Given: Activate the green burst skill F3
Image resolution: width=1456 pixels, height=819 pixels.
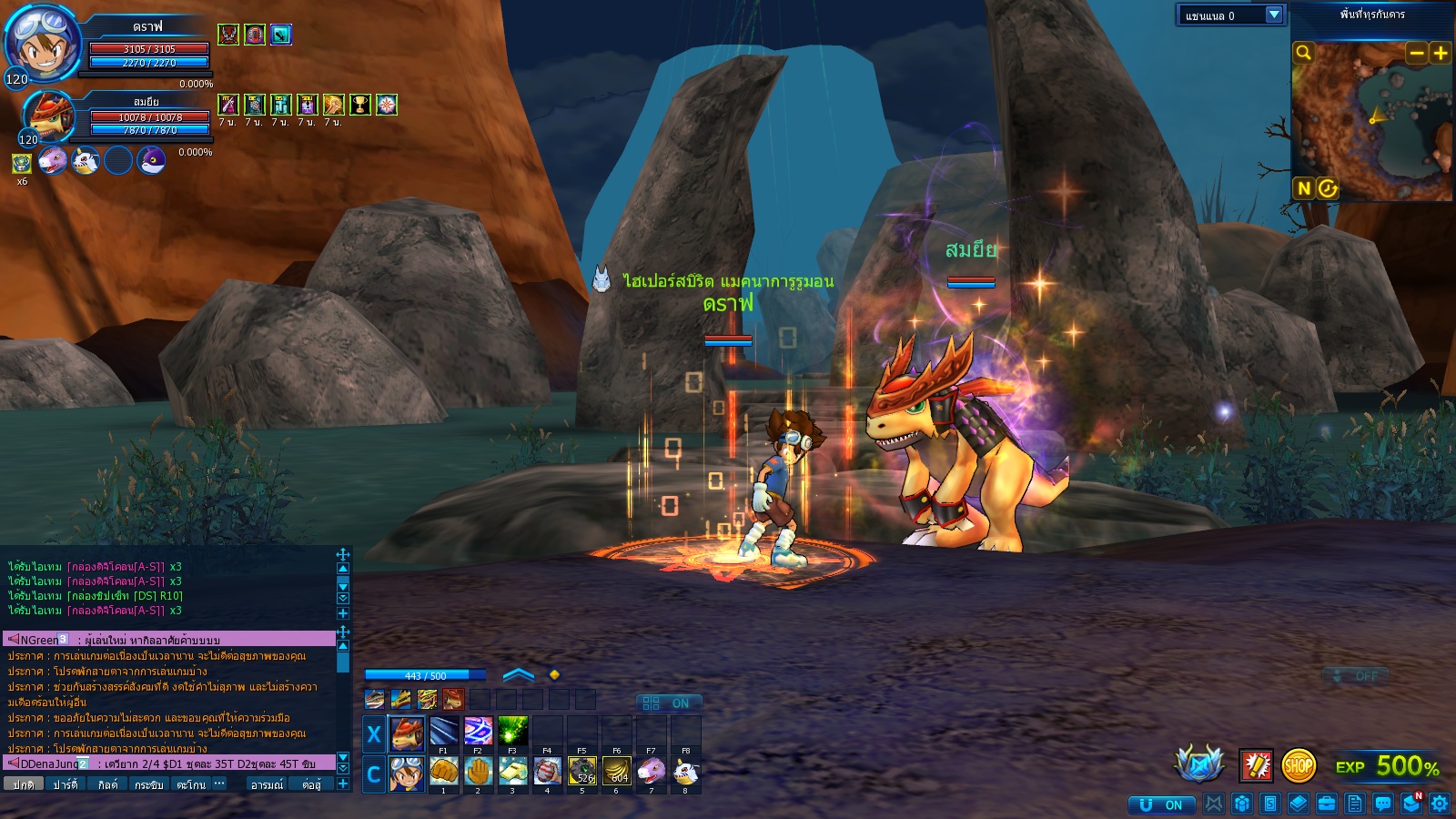Looking at the screenshot, I should point(512,731).
